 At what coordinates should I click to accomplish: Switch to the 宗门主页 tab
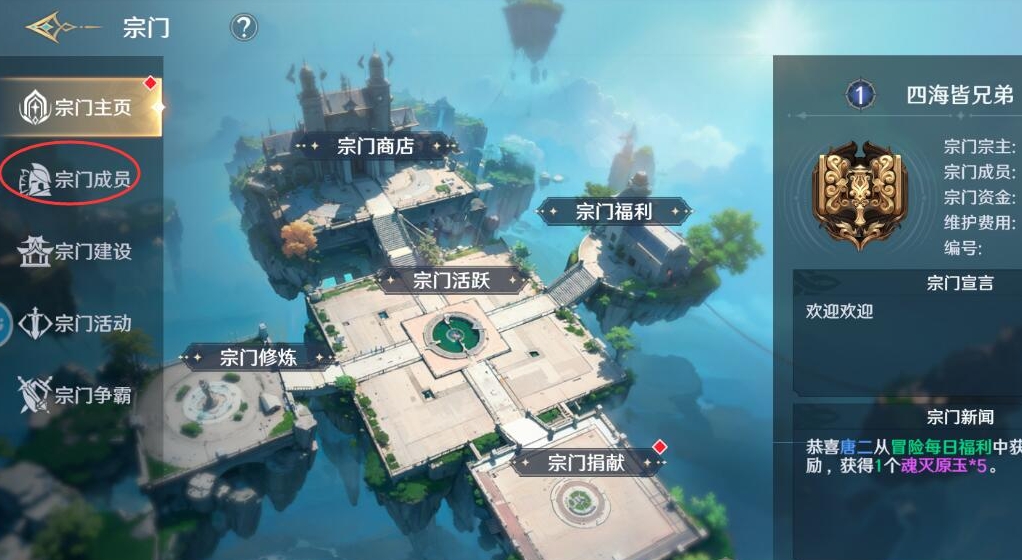(80, 107)
